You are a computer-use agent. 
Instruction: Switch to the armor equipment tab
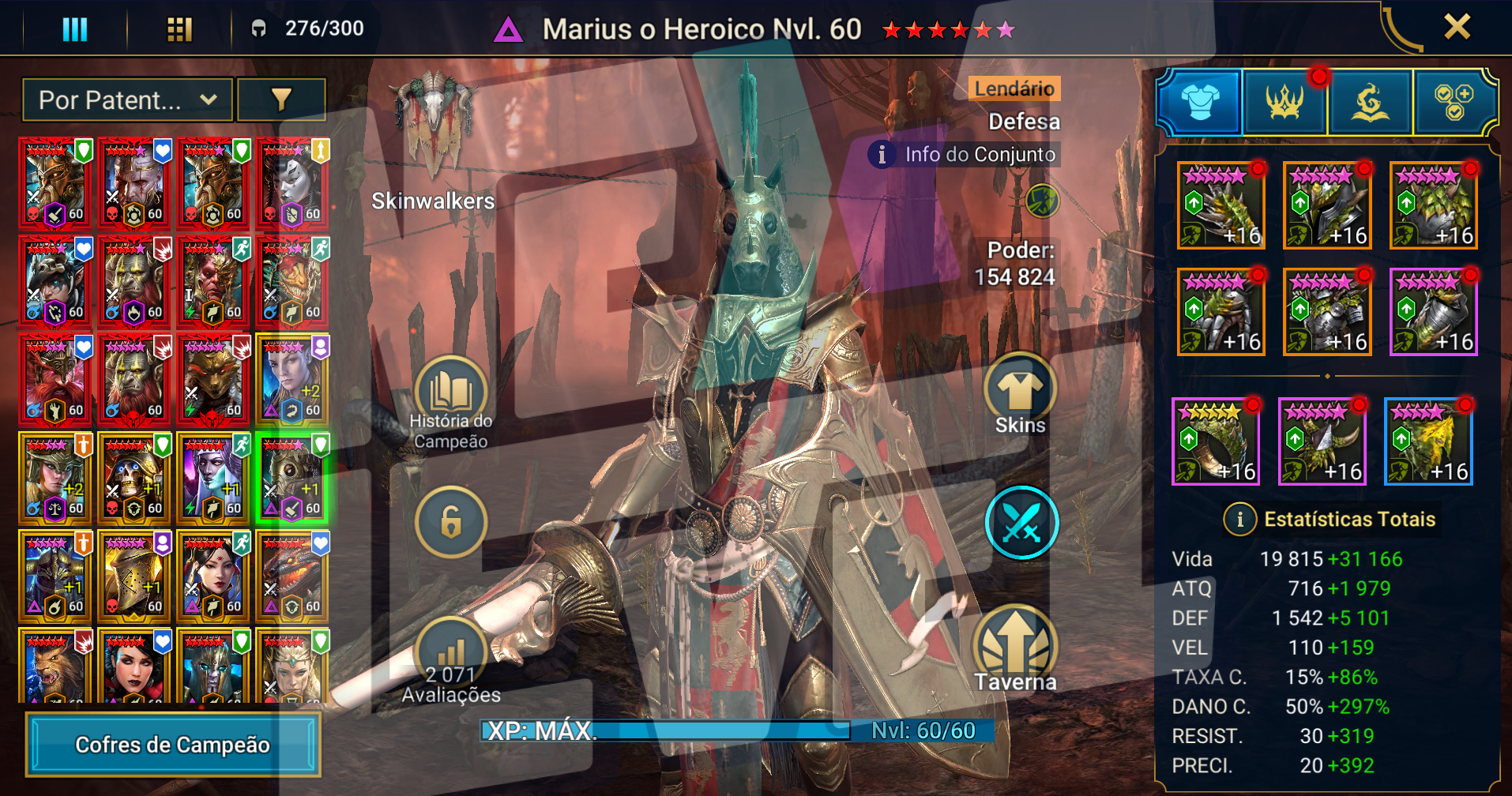point(1199,103)
